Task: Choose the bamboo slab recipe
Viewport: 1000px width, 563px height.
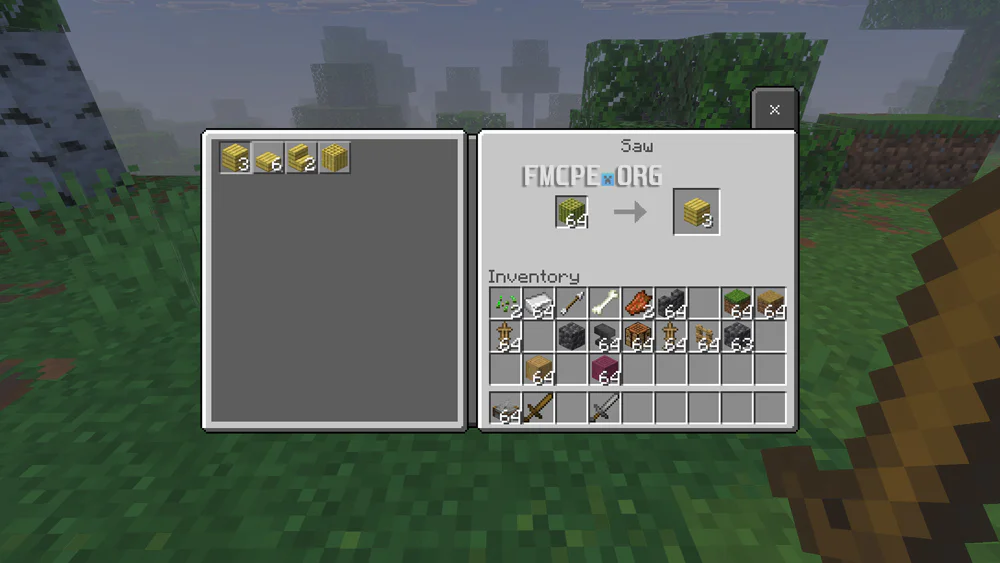Action: click(268, 158)
